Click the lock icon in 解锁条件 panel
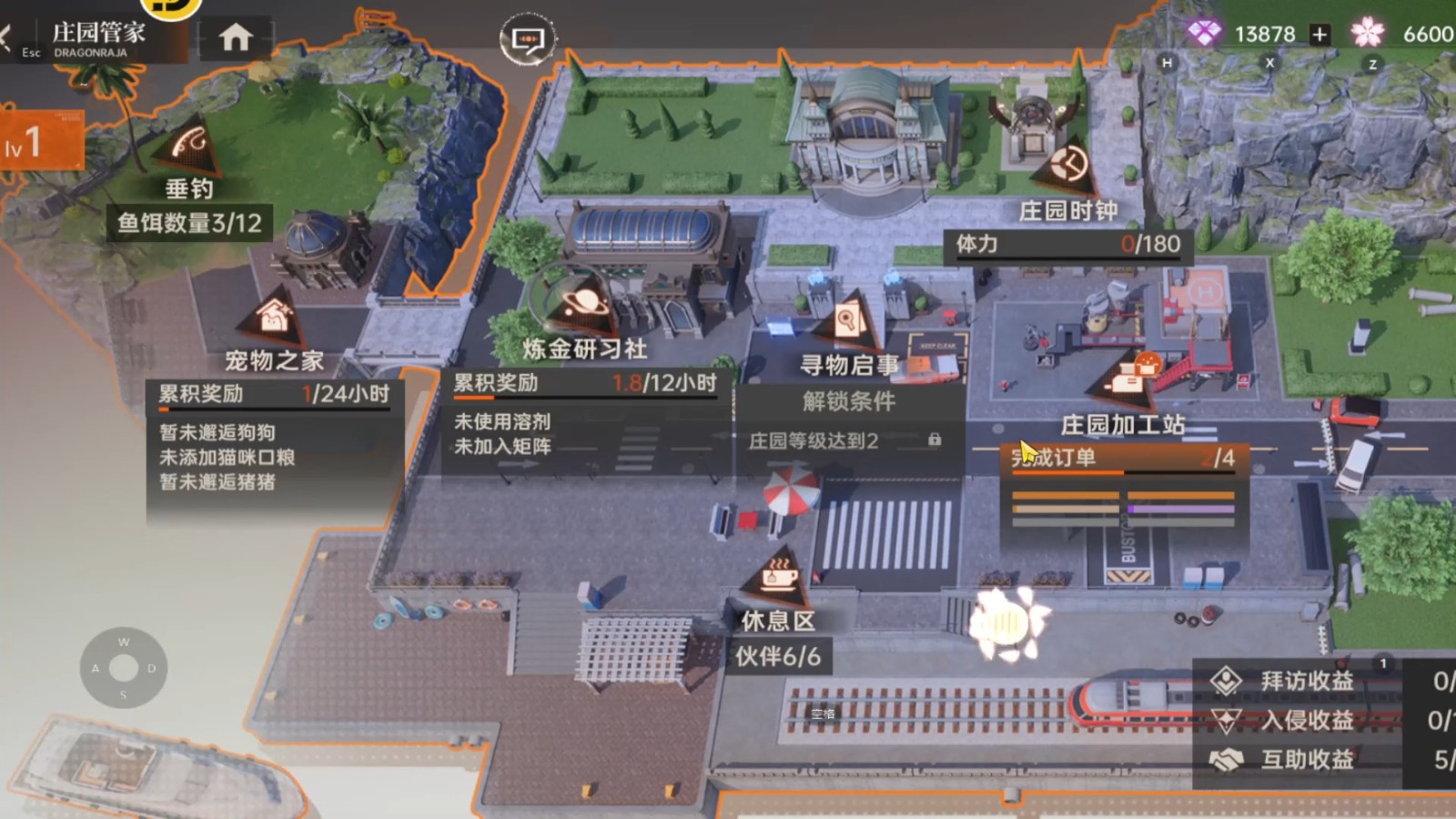1456x819 pixels. tap(934, 440)
